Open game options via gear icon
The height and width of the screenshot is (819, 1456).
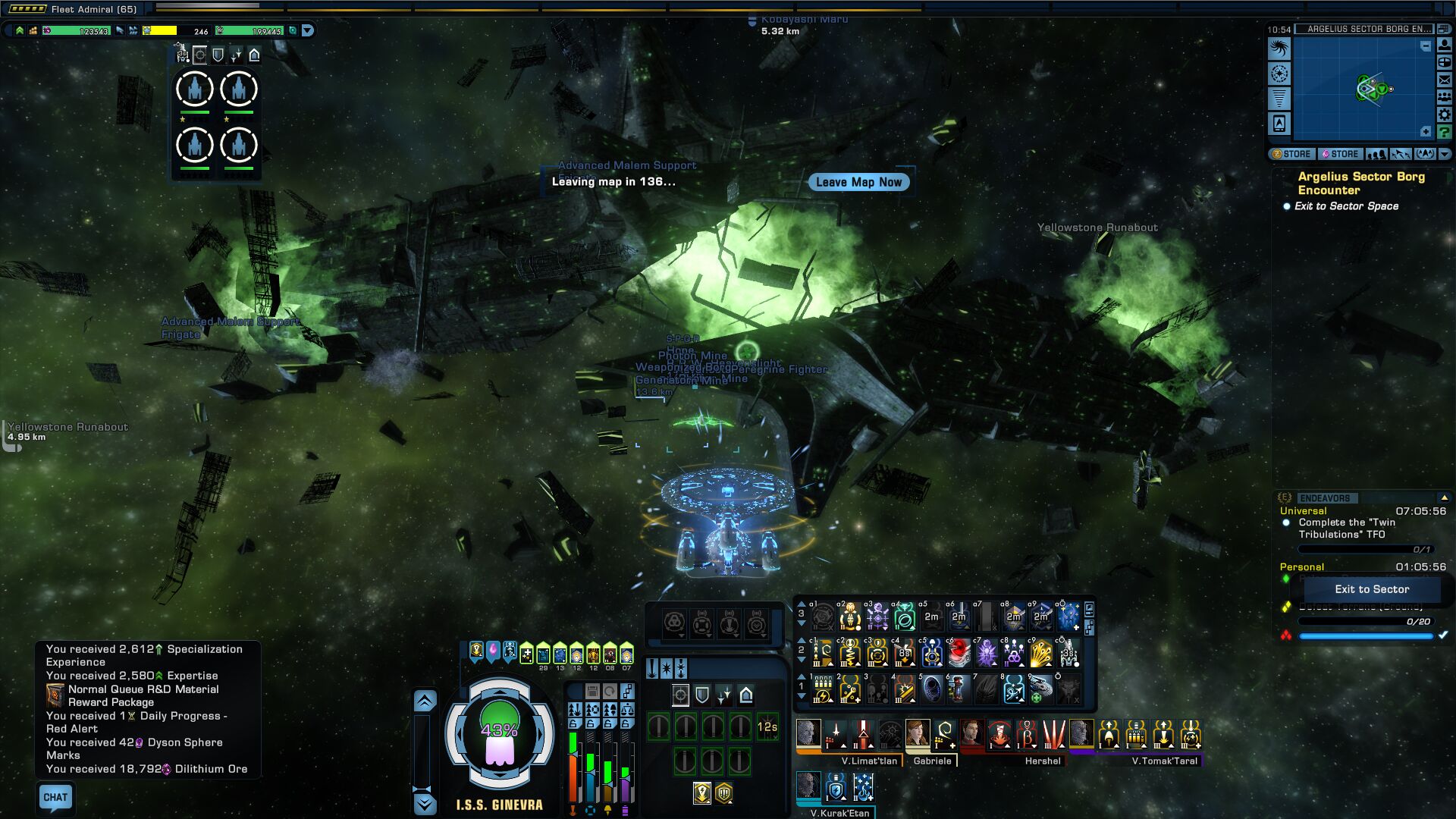(x=1445, y=115)
